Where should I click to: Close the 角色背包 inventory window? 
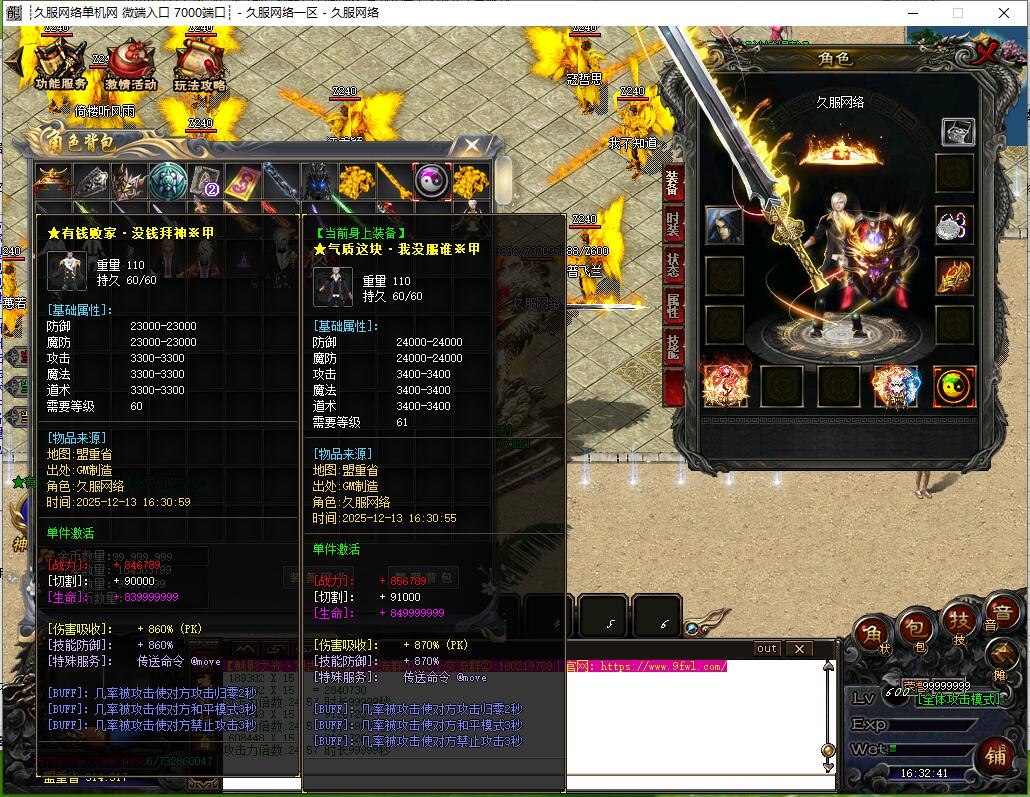[x=472, y=146]
